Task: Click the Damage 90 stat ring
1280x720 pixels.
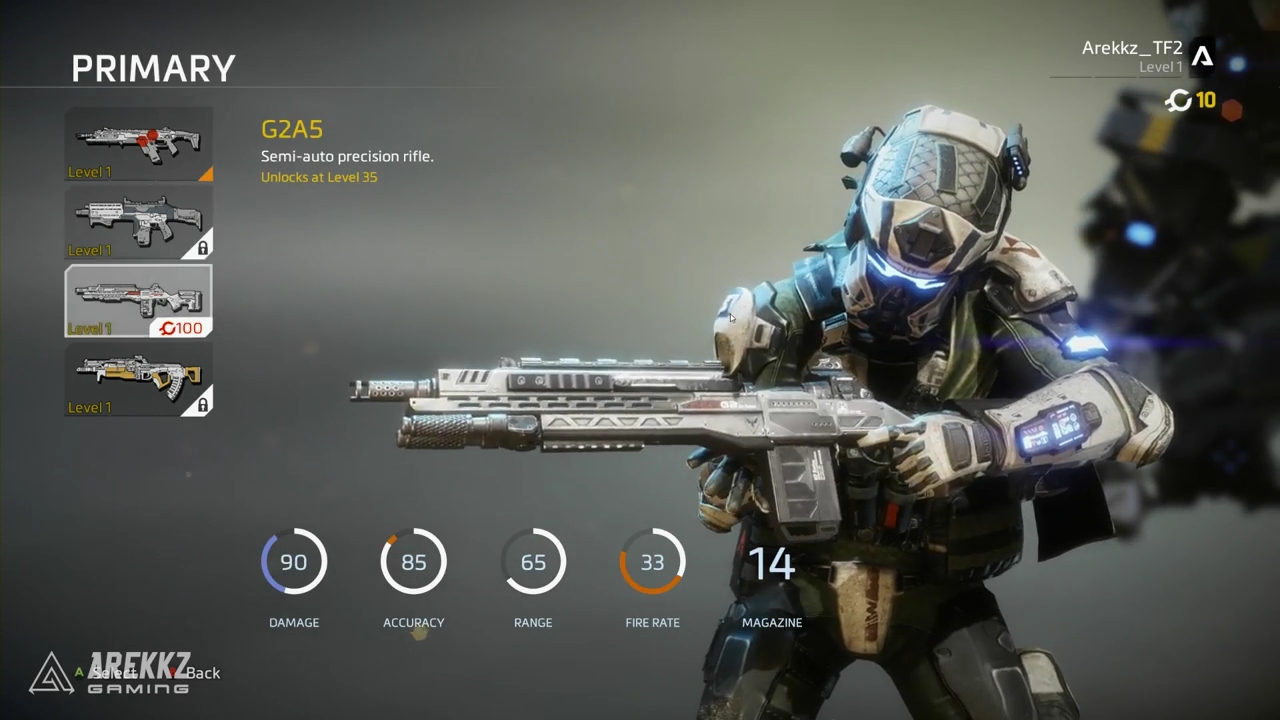Action: point(294,562)
